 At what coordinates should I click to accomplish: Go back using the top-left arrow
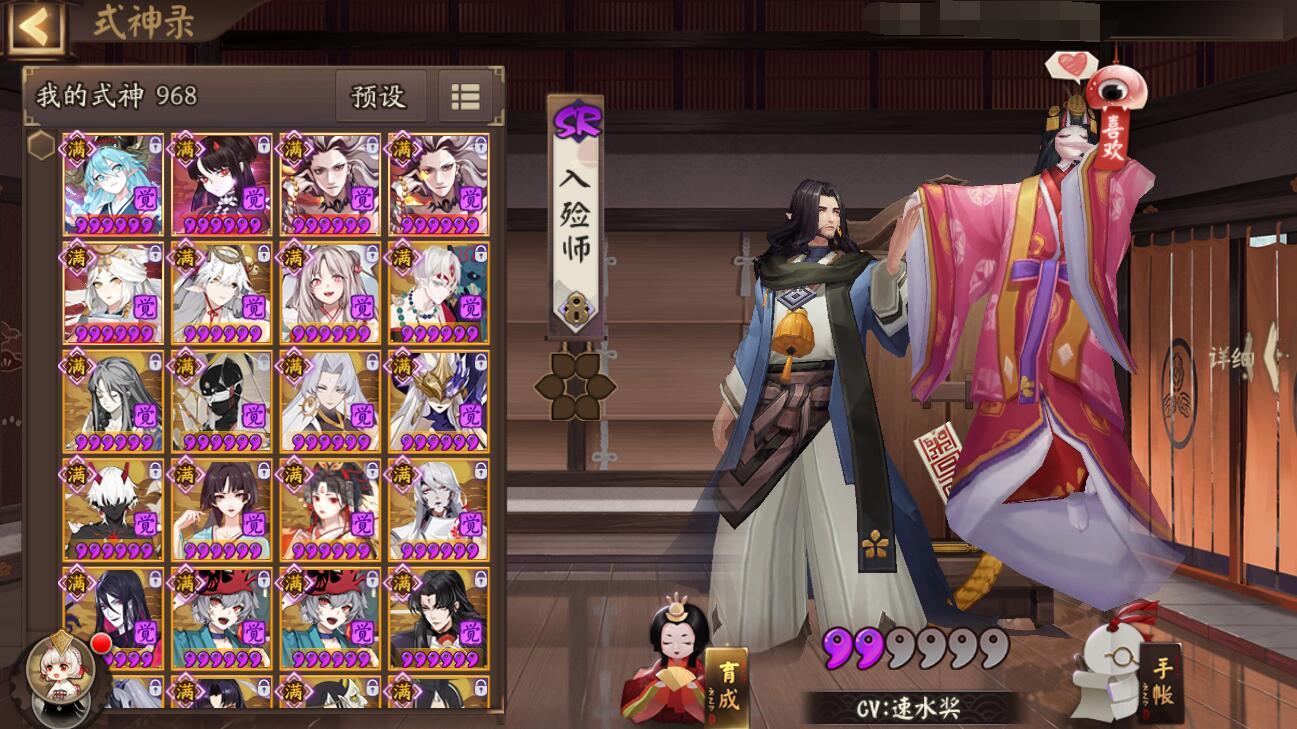(35, 27)
